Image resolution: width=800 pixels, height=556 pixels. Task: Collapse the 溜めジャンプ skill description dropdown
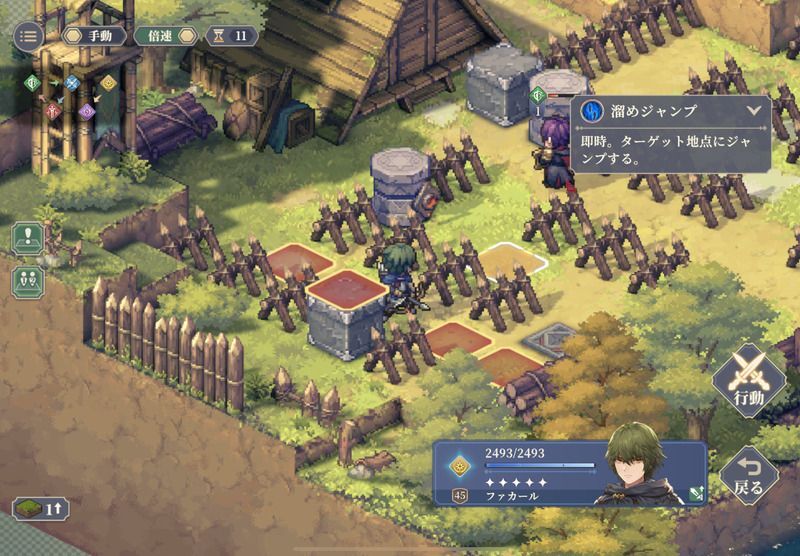[753, 111]
